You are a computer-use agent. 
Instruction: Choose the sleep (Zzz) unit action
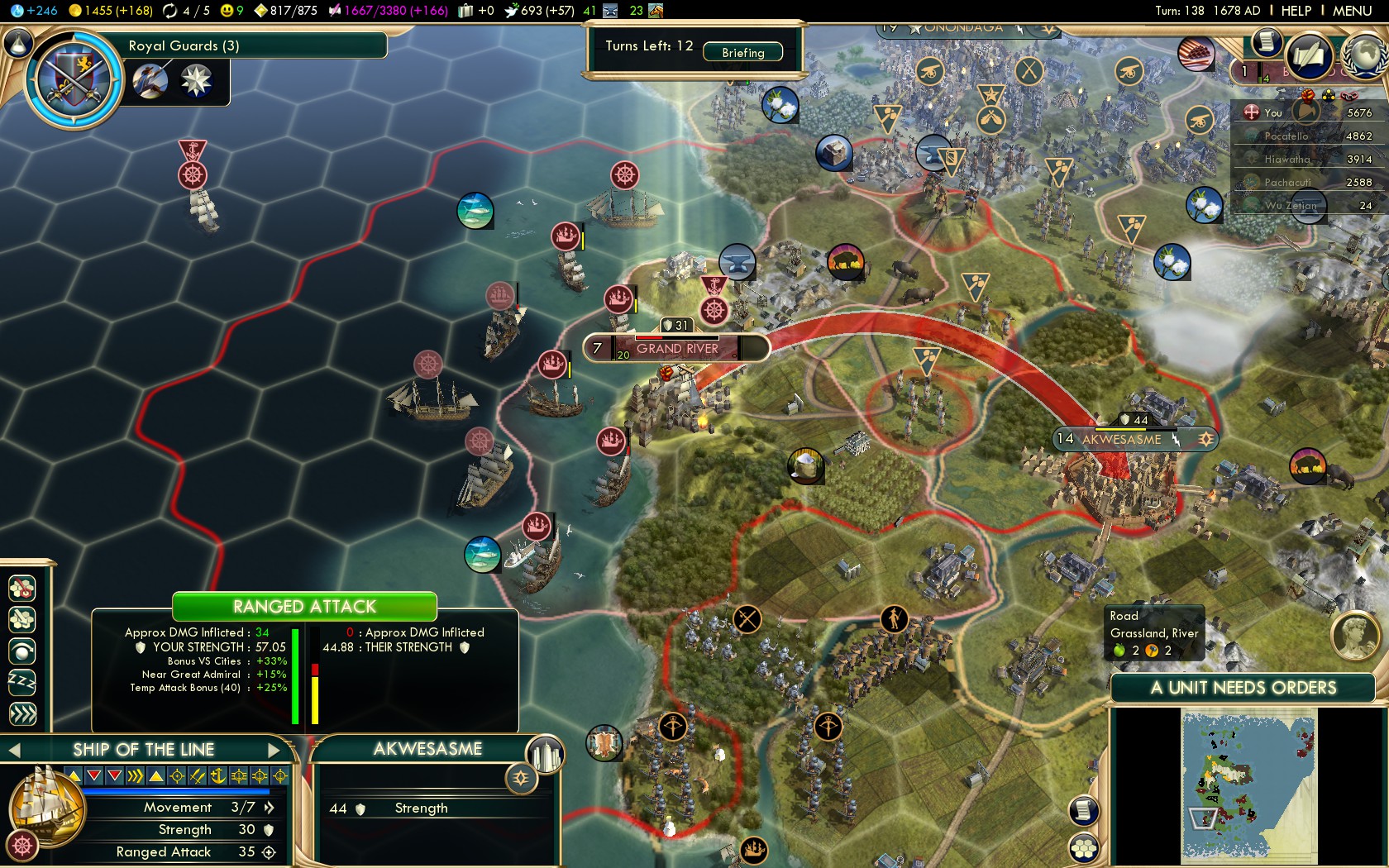[22, 682]
